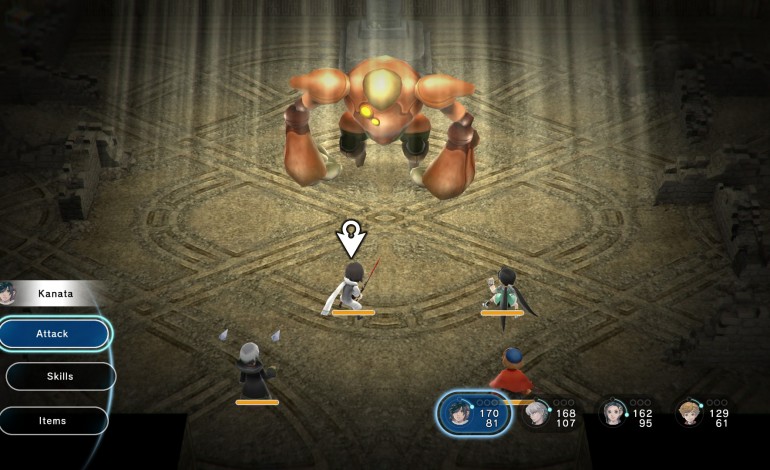Select the silver-haired party member portrait
This screenshot has height=470, width=770.
pyautogui.click(x=537, y=413)
